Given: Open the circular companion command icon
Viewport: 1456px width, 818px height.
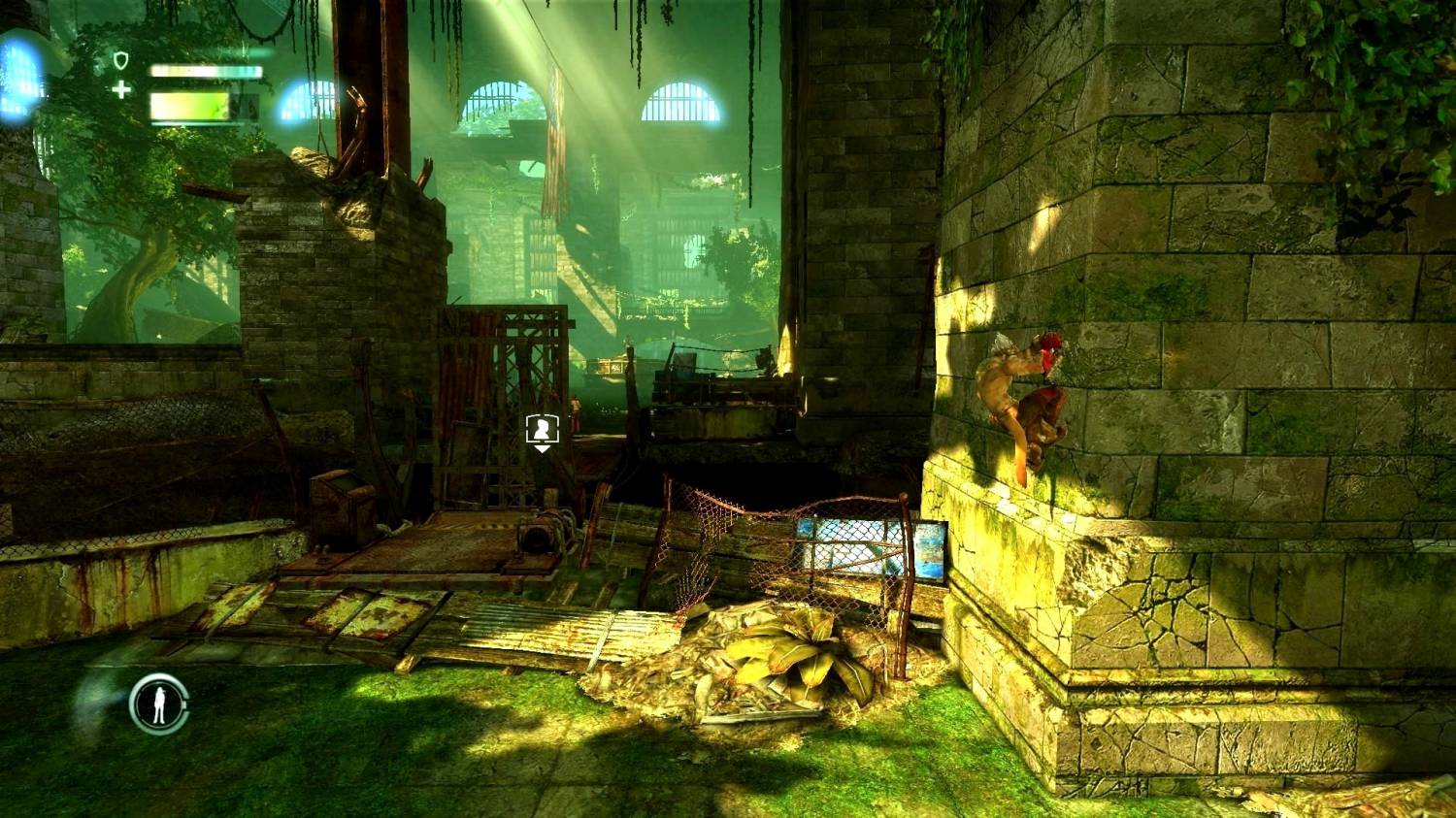Looking at the screenshot, I should 159,703.
